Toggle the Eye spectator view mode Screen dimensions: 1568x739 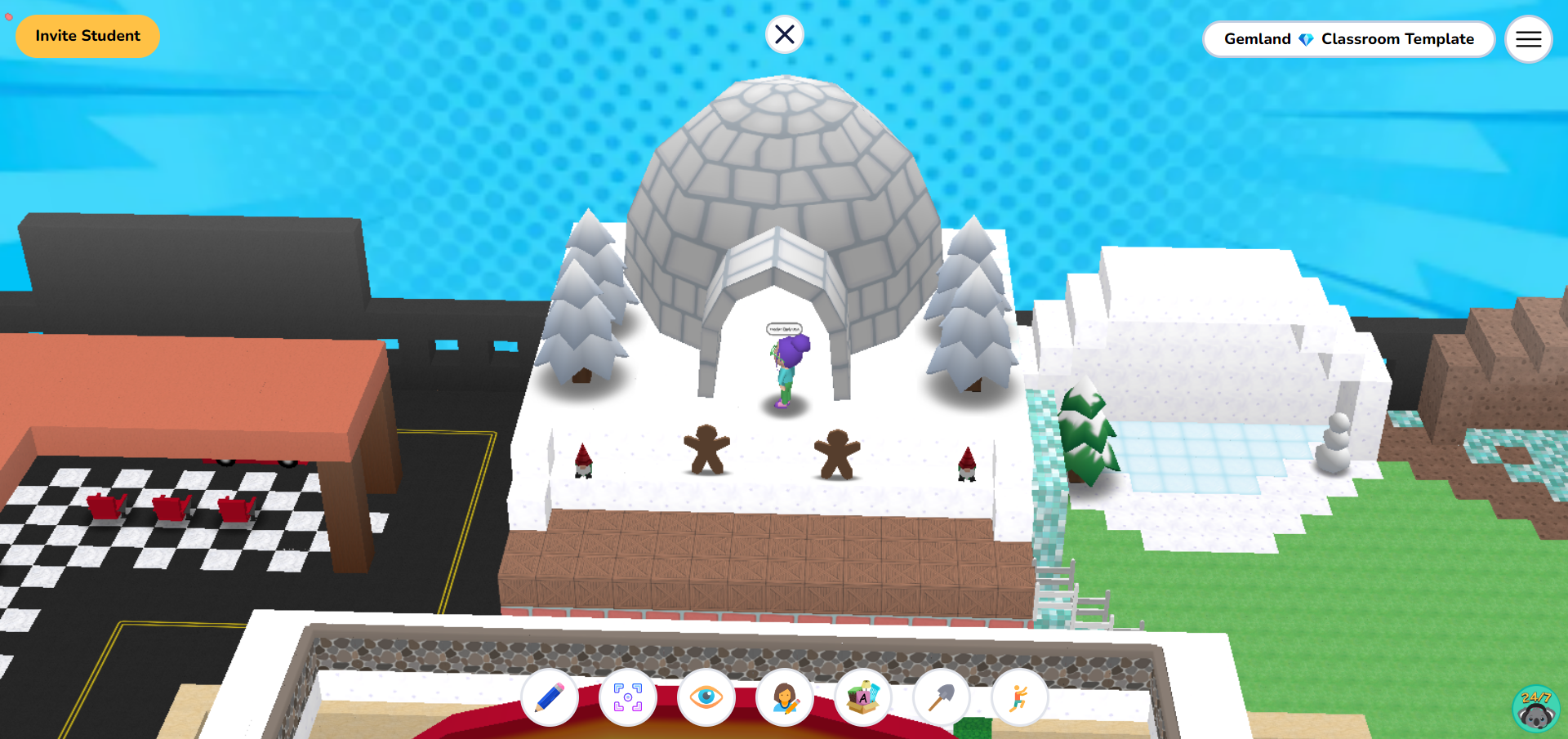(x=706, y=698)
